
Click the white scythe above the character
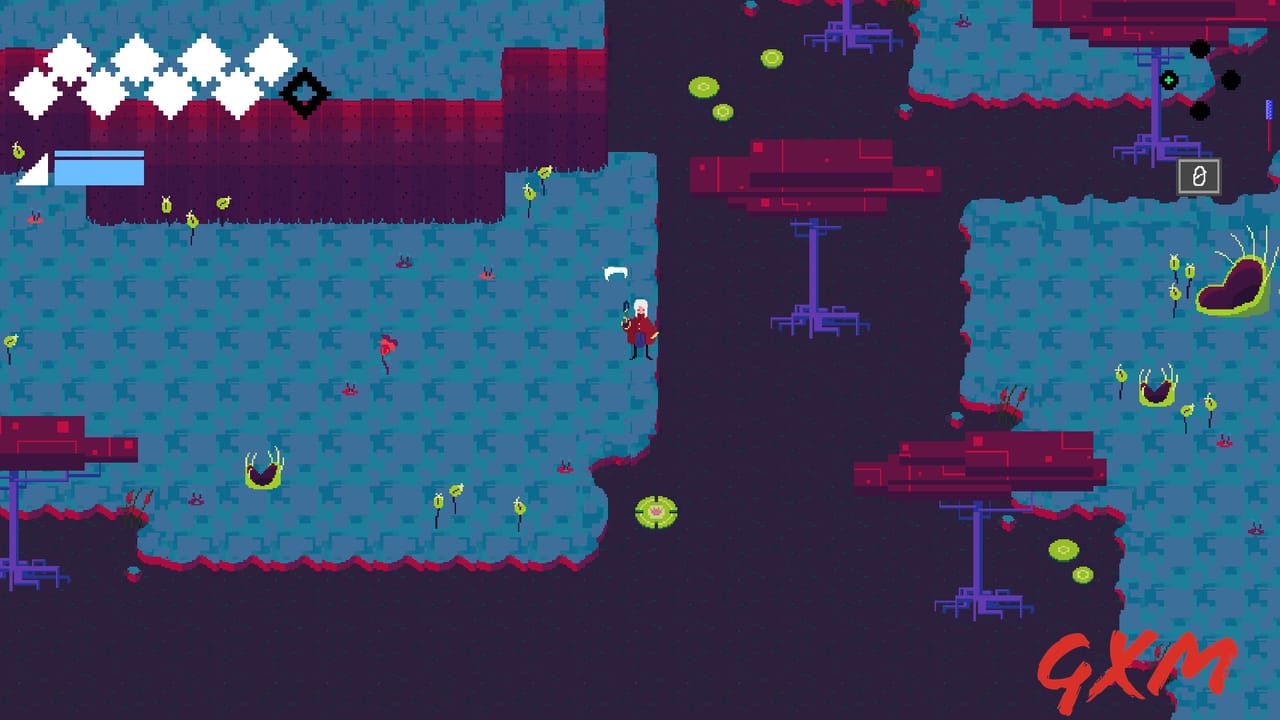click(617, 272)
